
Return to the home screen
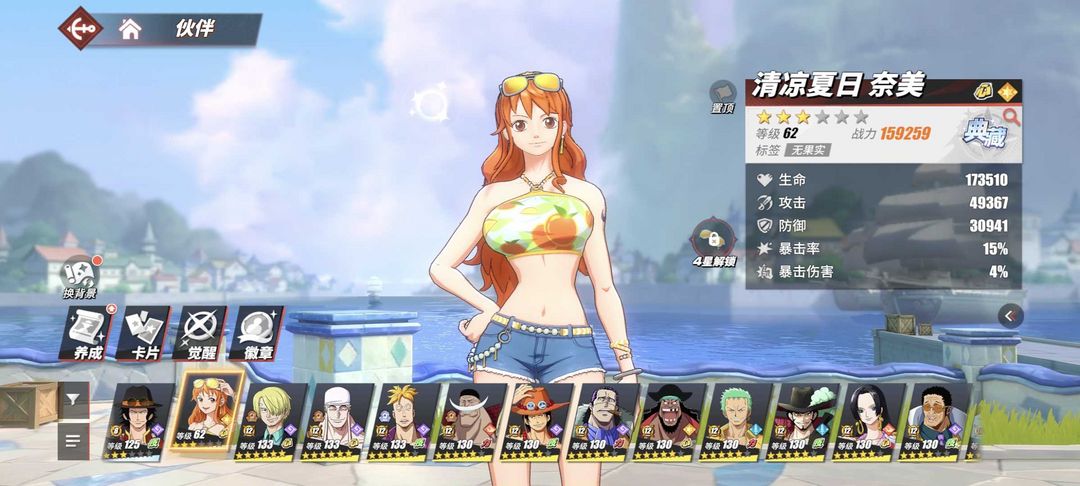click(x=130, y=28)
